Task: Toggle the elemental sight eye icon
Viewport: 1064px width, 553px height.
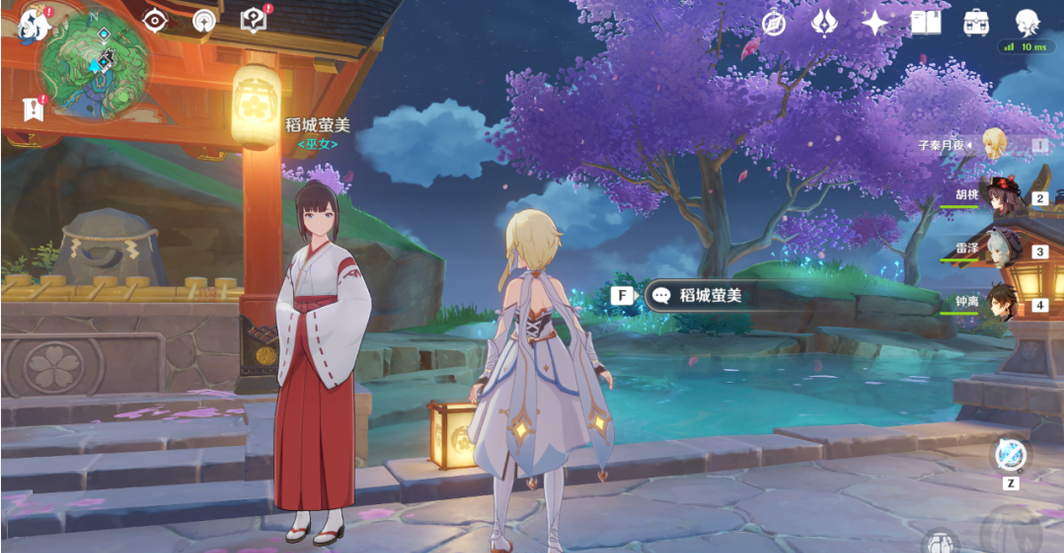Action: 155,20
